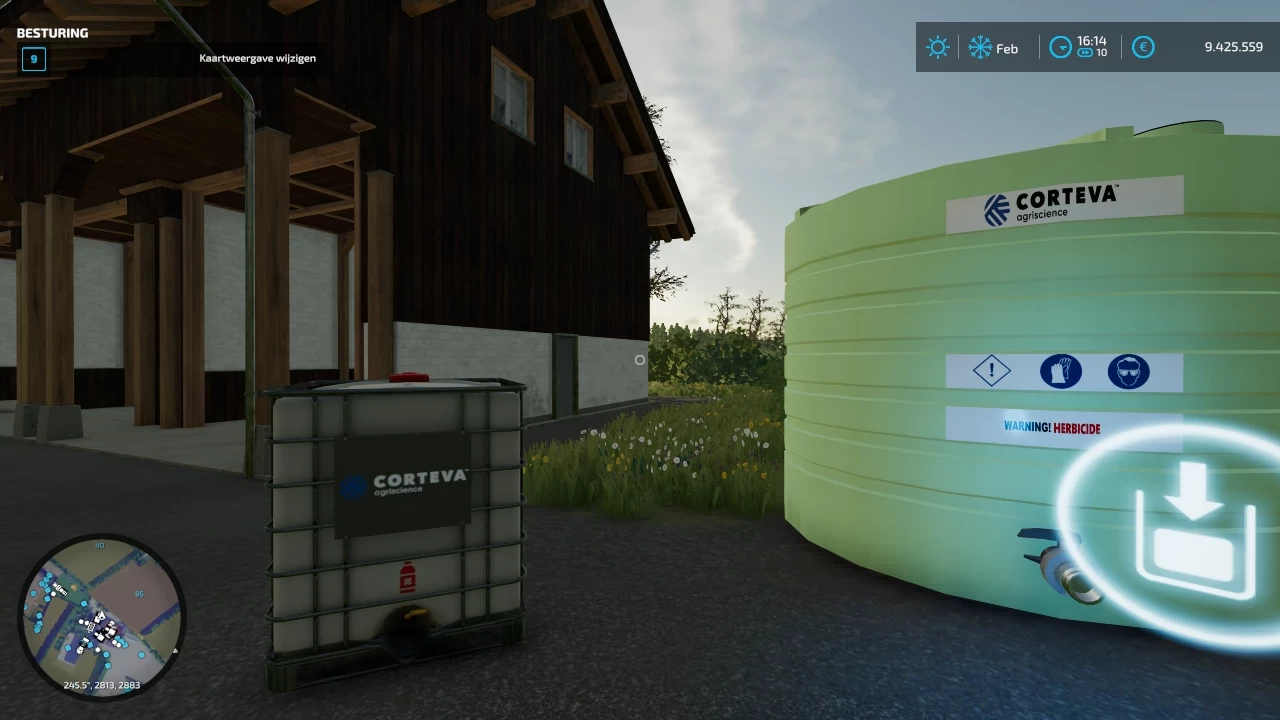Click the euro currency icon
The height and width of the screenshot is (720, 1280).
1143,47
